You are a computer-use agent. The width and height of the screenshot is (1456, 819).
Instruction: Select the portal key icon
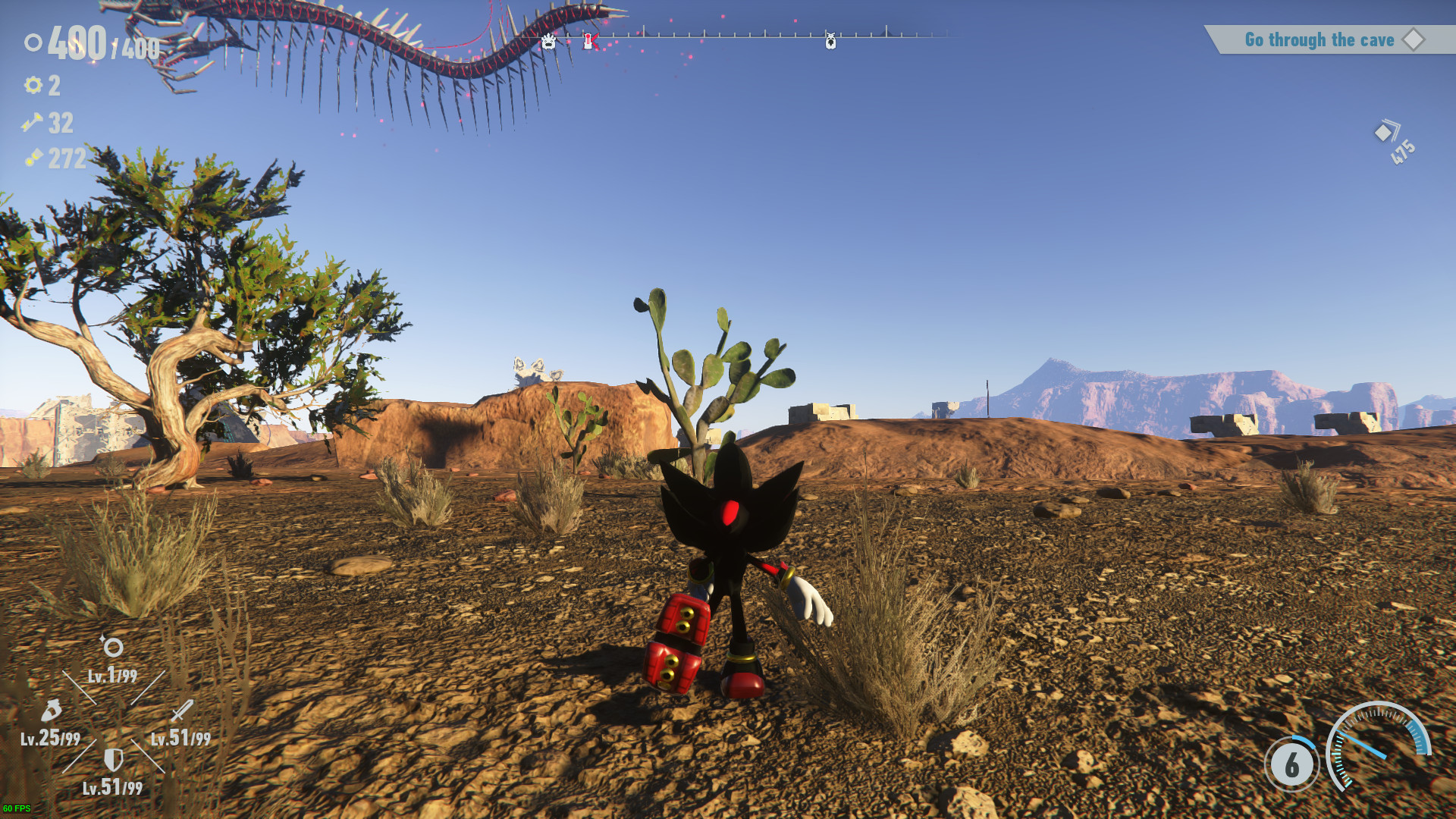(x=32, y=123)
